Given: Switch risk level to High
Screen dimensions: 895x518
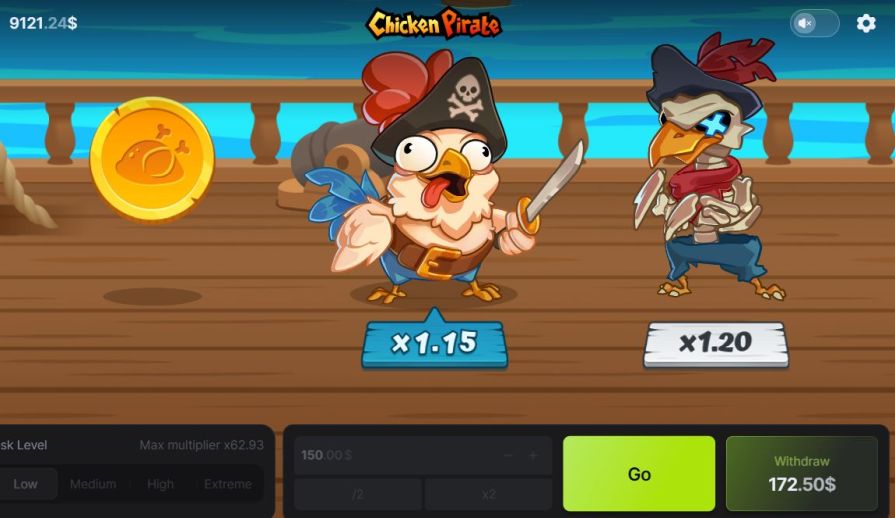Looking at the screenshot, I should point(160,484).
